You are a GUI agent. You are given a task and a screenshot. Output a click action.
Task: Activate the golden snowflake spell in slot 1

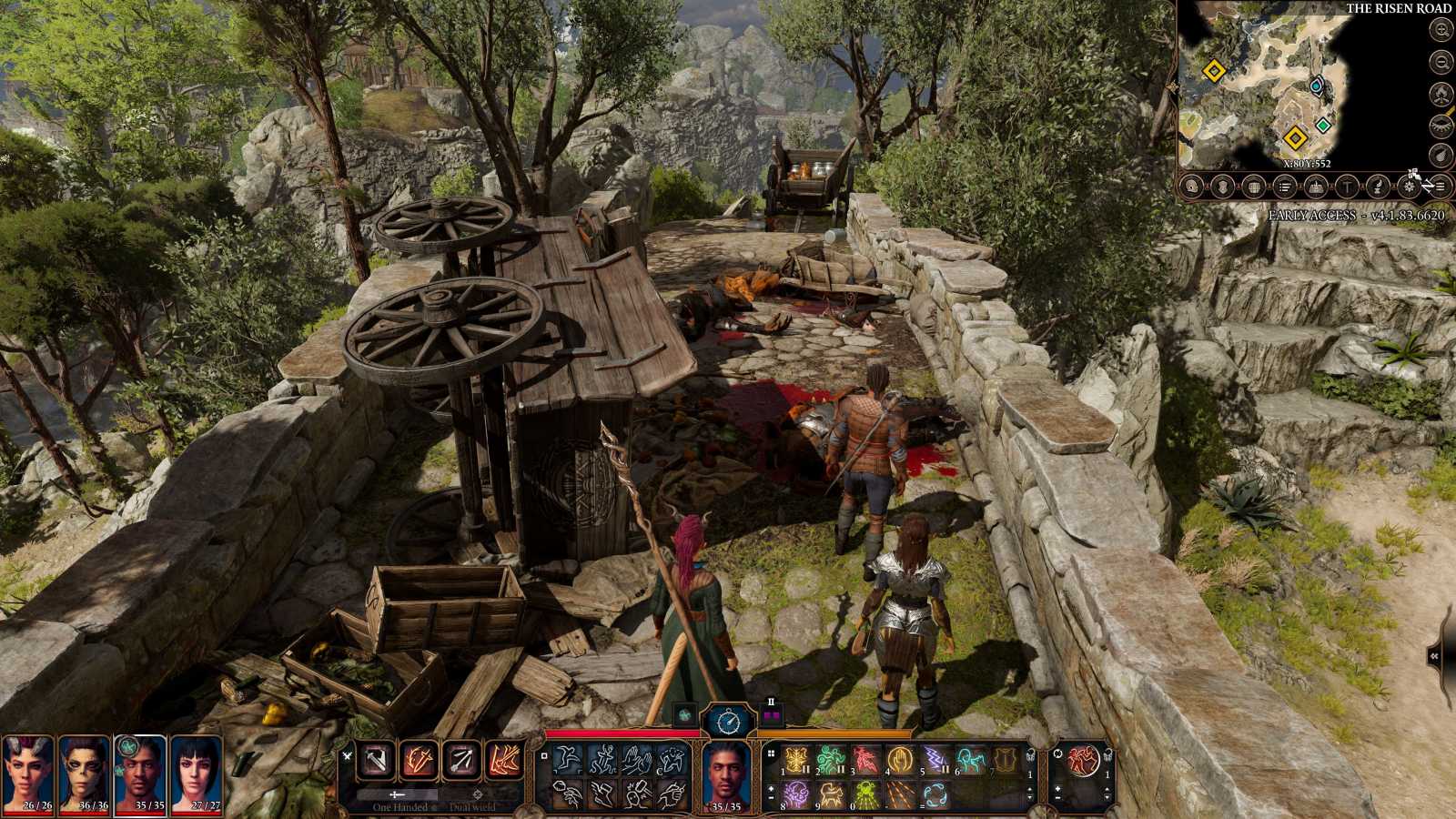pyautogui.click(x=797, y=759)
